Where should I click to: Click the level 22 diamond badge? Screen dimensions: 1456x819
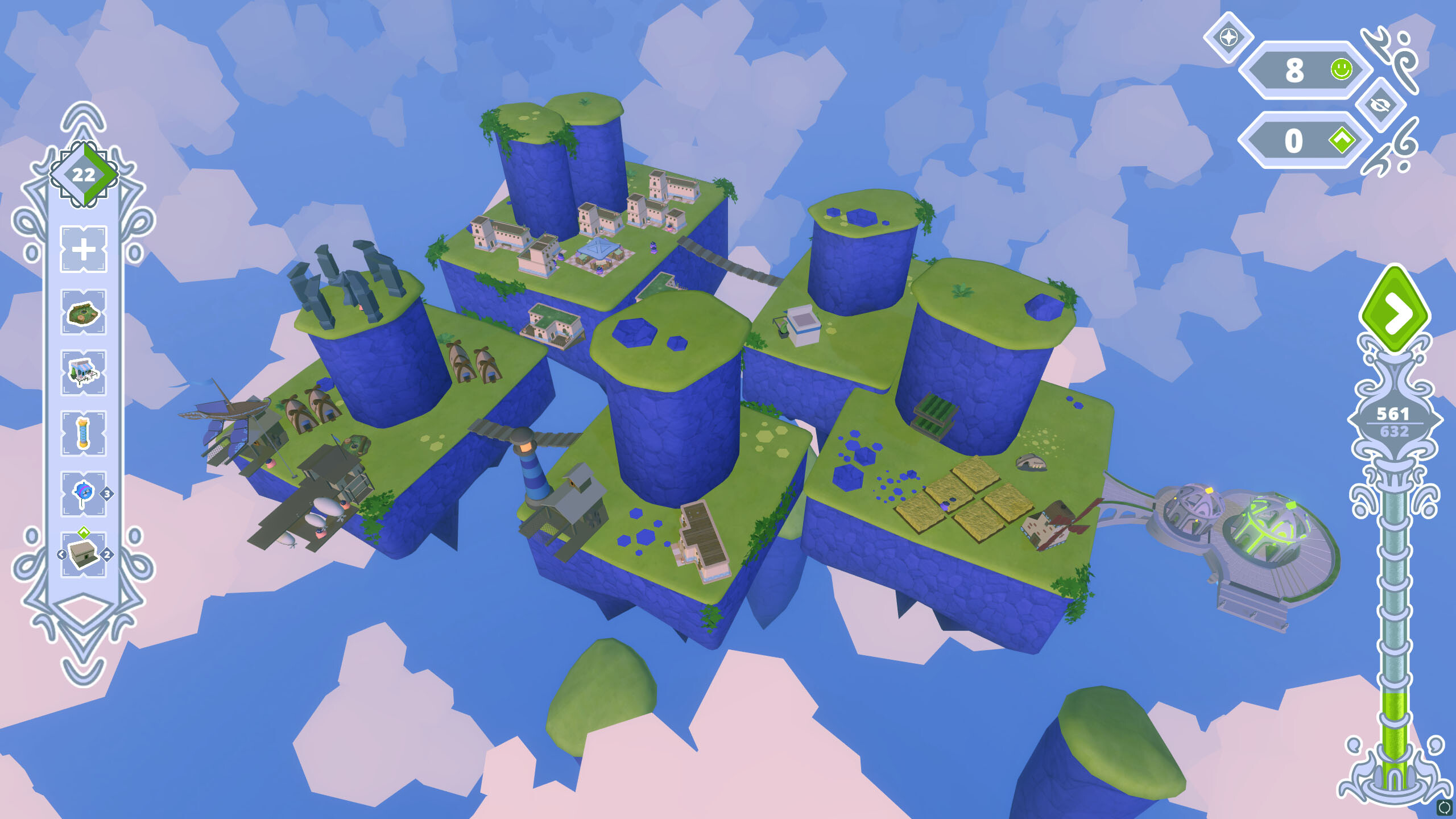(84, 175)
